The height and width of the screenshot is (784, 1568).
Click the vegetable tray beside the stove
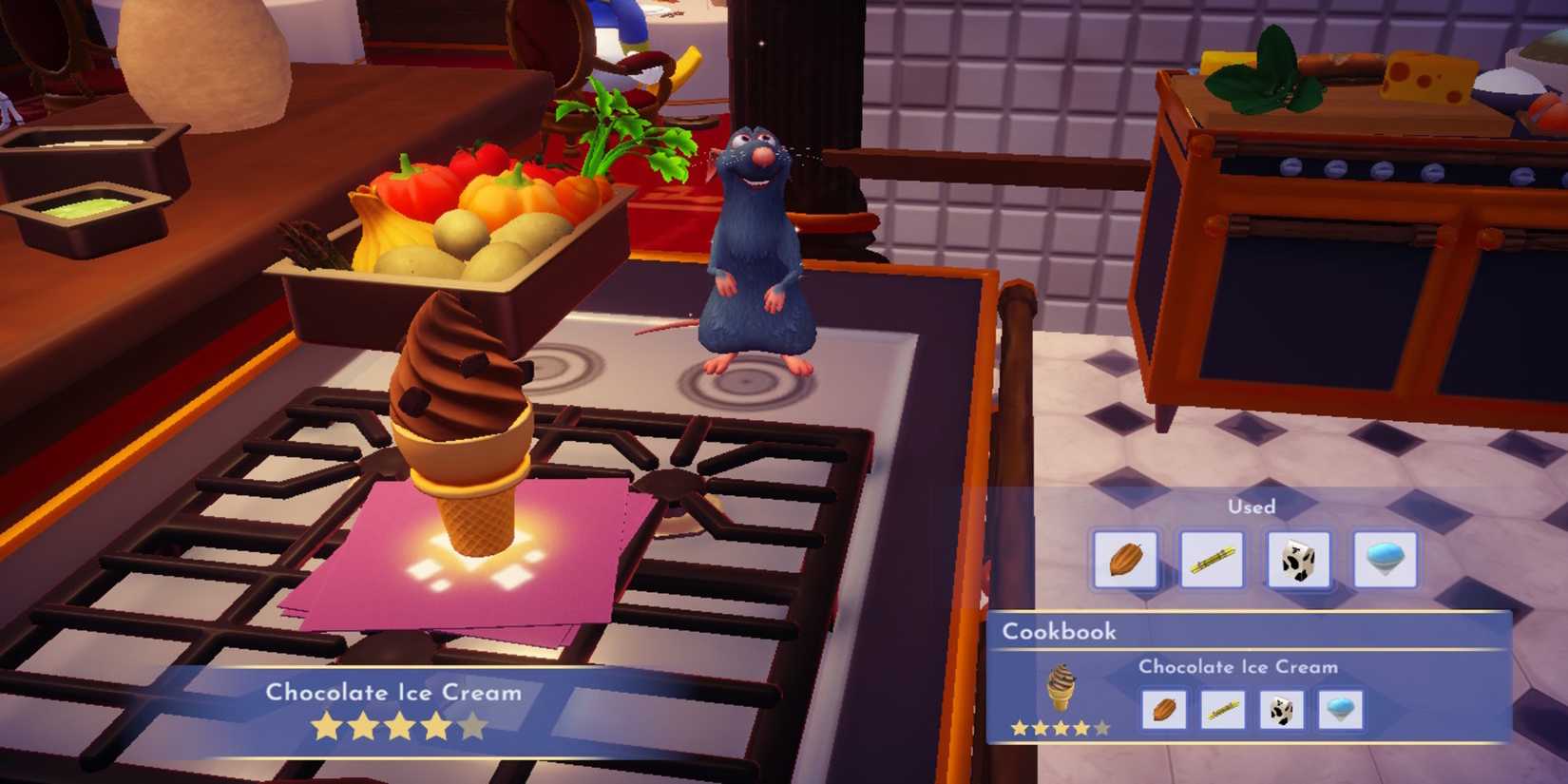(x=456, y=219)
